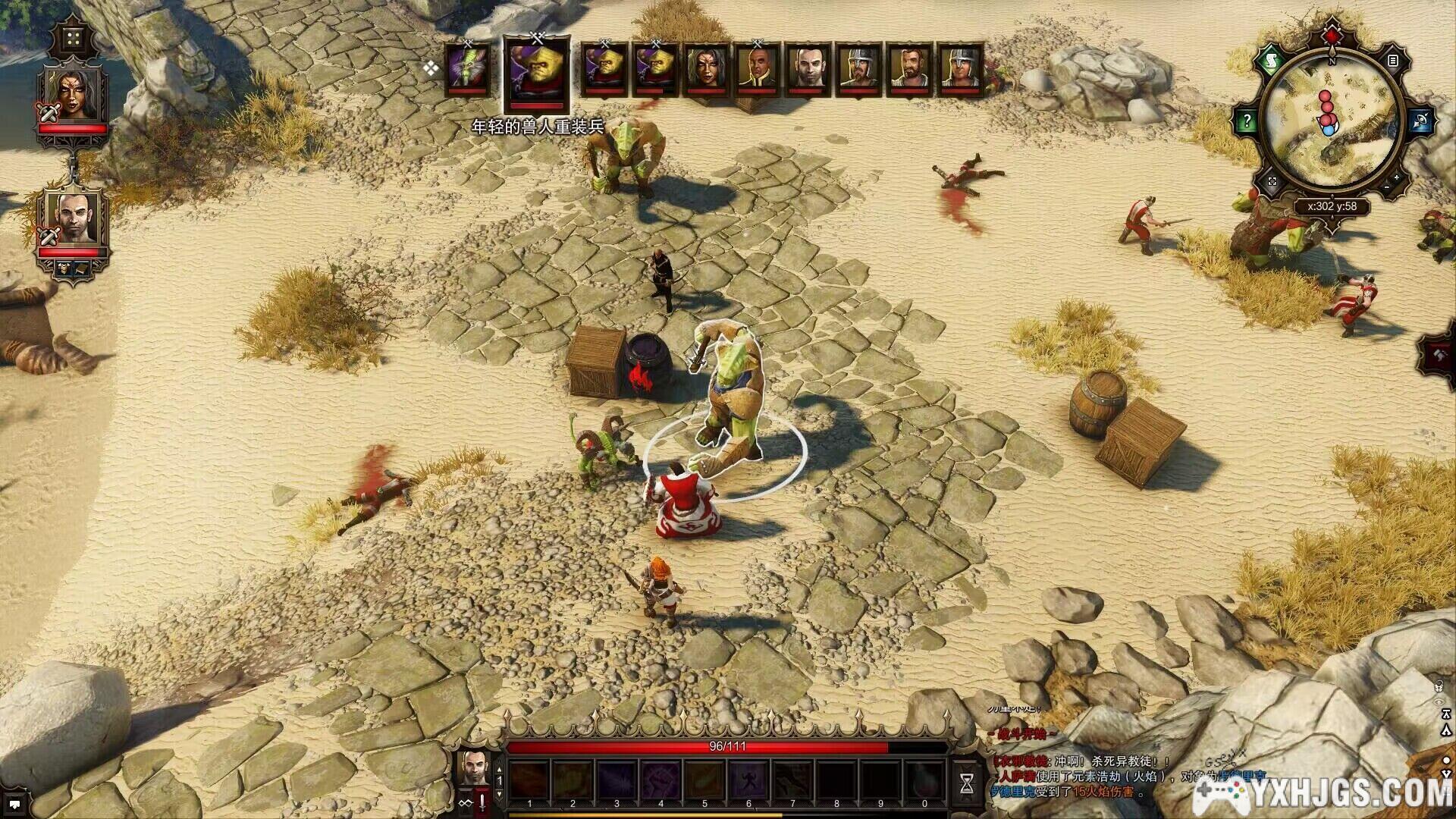Choose the grey-haired woman in turn order
The width and height of the screenshot is (1456, 819).
point(706,68)
